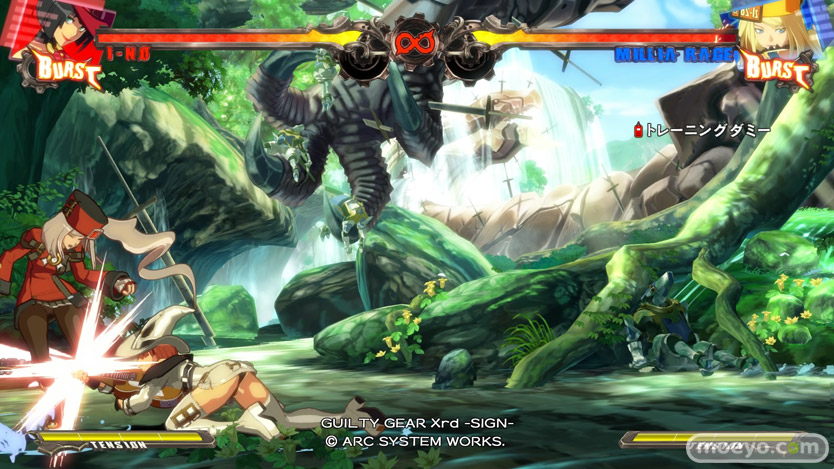Viewport: 834px width, 469px height.
Task: Select Millia Rage's character portrait
Action: (x=773, y=30)
